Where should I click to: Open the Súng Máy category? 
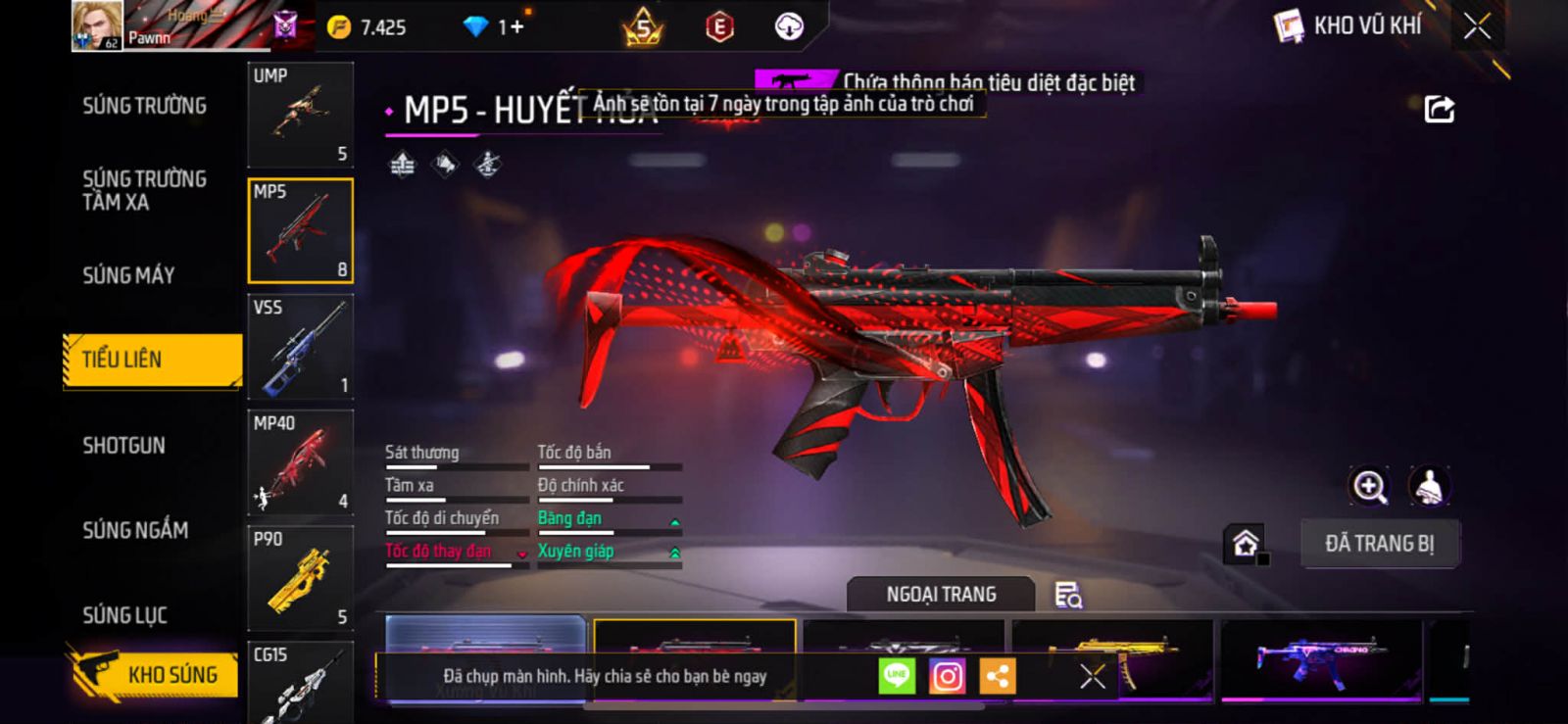(x=128, y=275)
